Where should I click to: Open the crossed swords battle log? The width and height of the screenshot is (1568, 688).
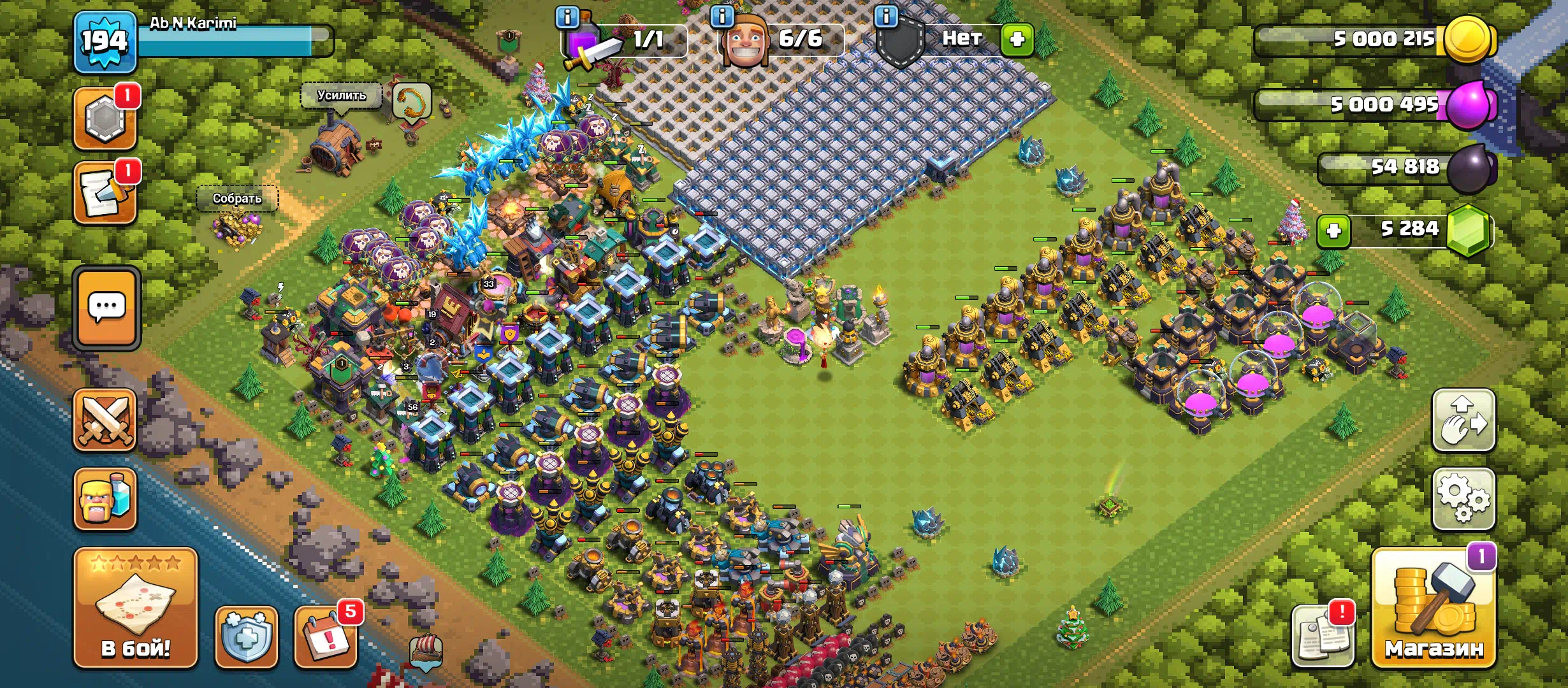105,420
